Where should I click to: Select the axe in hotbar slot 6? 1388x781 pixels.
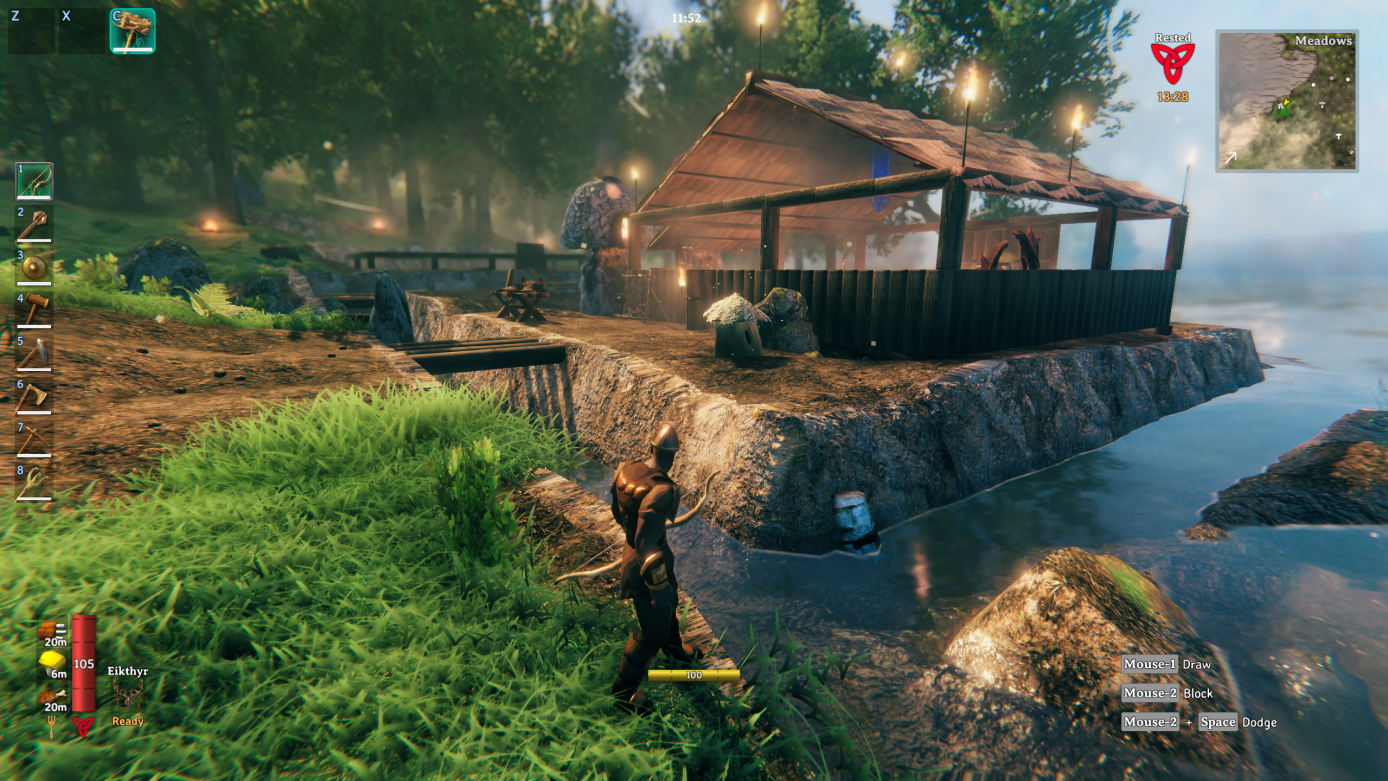[34, 397]
